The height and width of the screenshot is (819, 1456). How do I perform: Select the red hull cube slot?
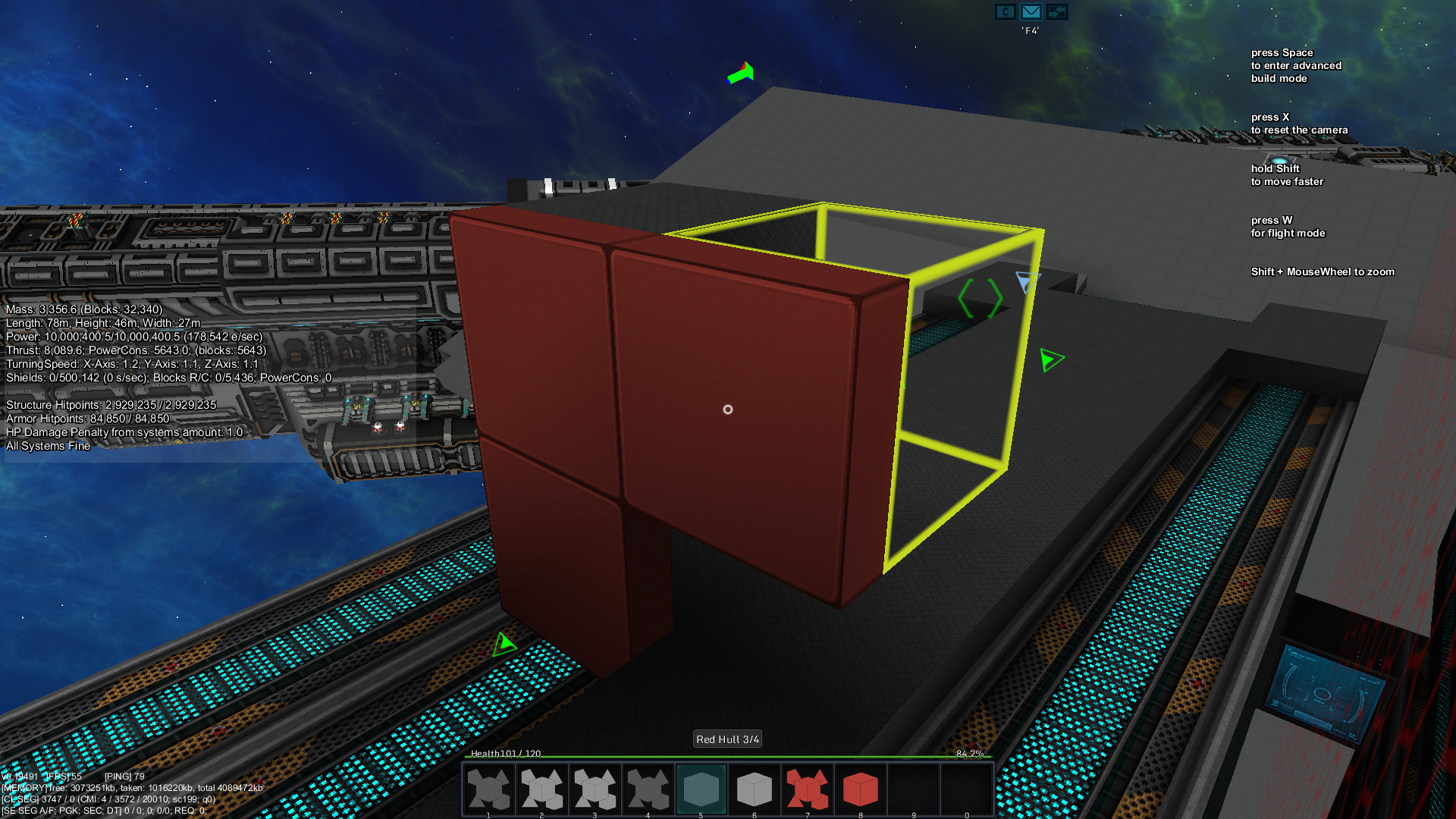(860, 789)
